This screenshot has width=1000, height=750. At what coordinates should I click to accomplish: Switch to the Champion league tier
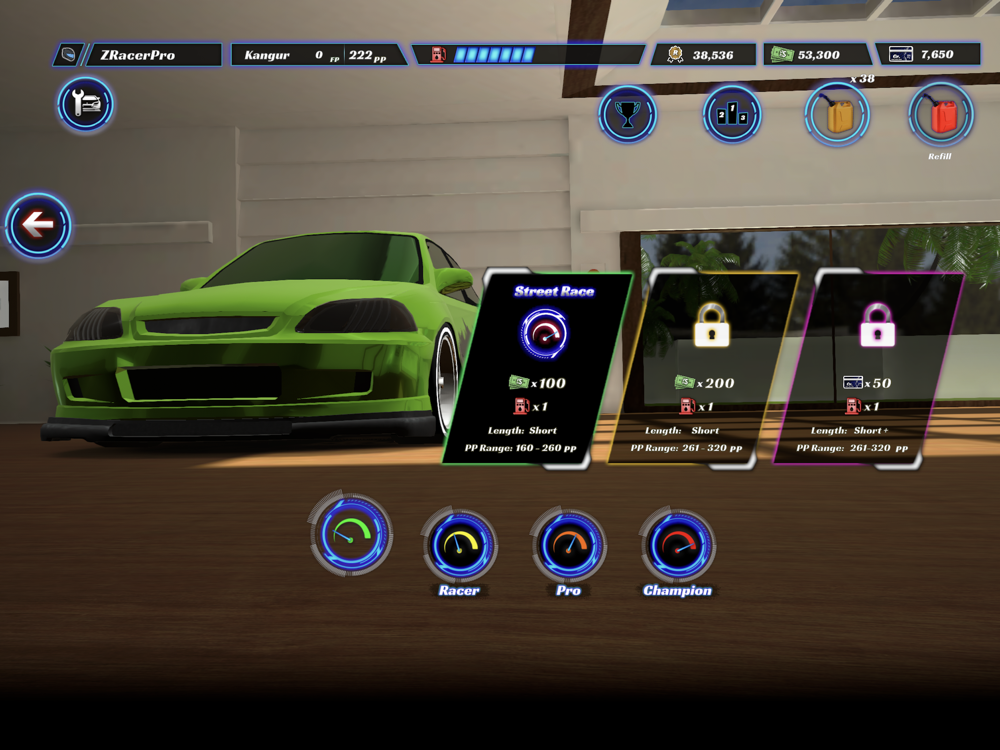(677, 546)
